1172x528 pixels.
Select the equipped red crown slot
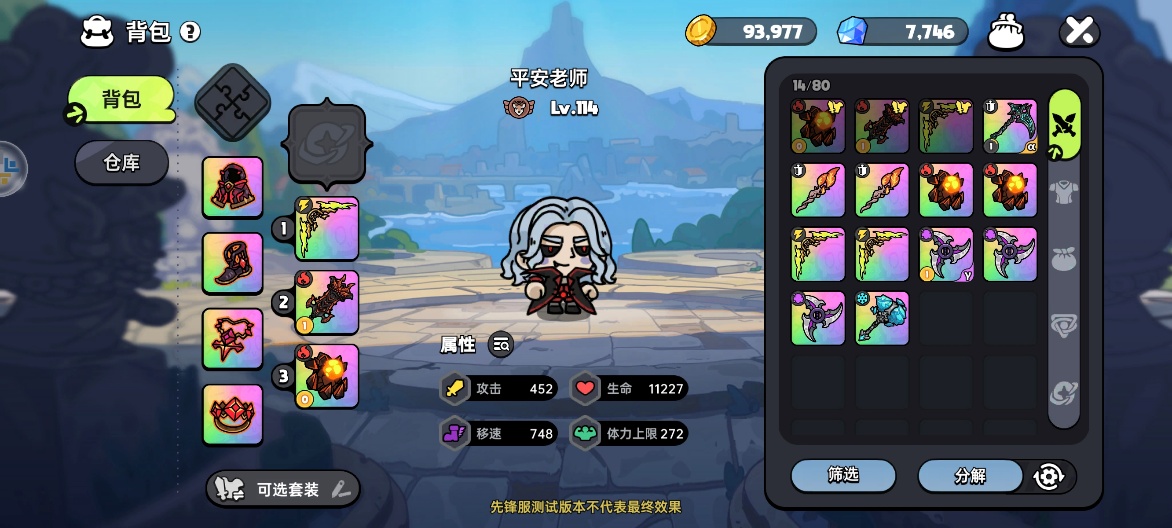(233, 414)
